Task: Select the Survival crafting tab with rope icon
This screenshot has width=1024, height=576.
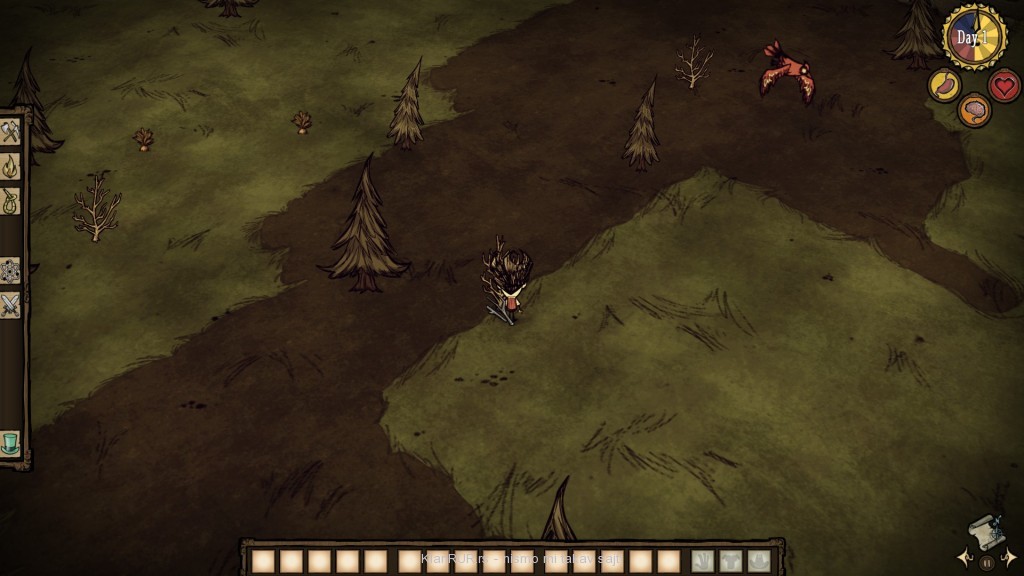Action: pyautogui.click(x=11, y=201)
